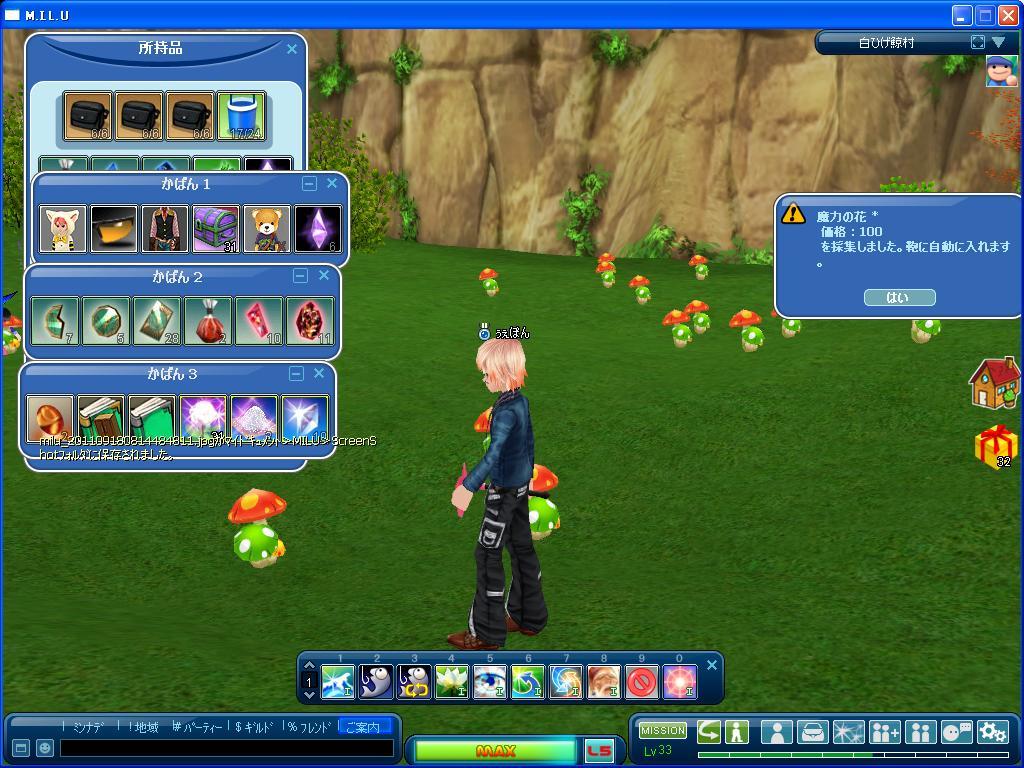The image size is (1024, 768).
Task: Confirm the dialog with the はい button
Action: click(897, 297)
